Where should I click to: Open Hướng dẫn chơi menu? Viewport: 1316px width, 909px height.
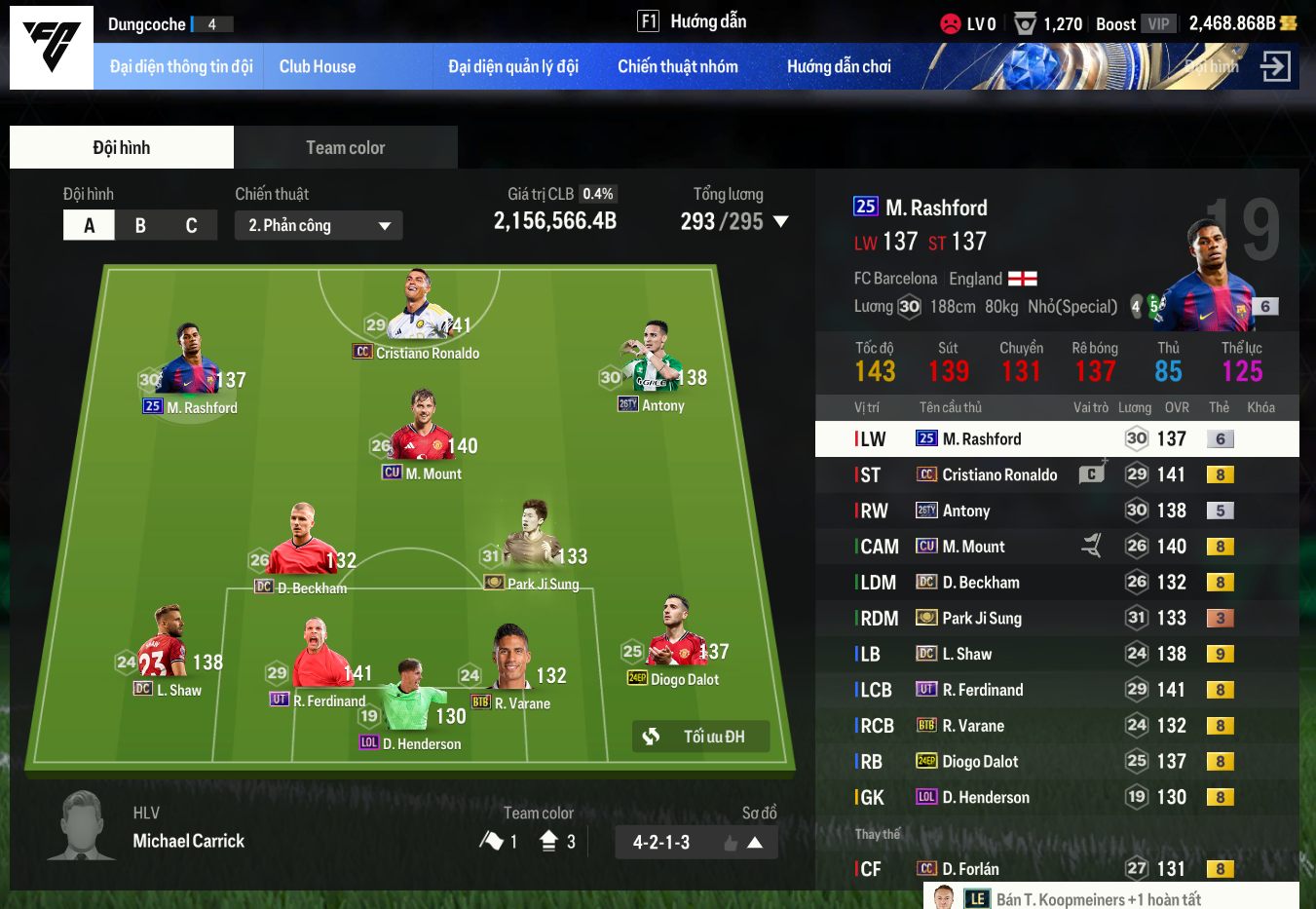click(839, 67)
